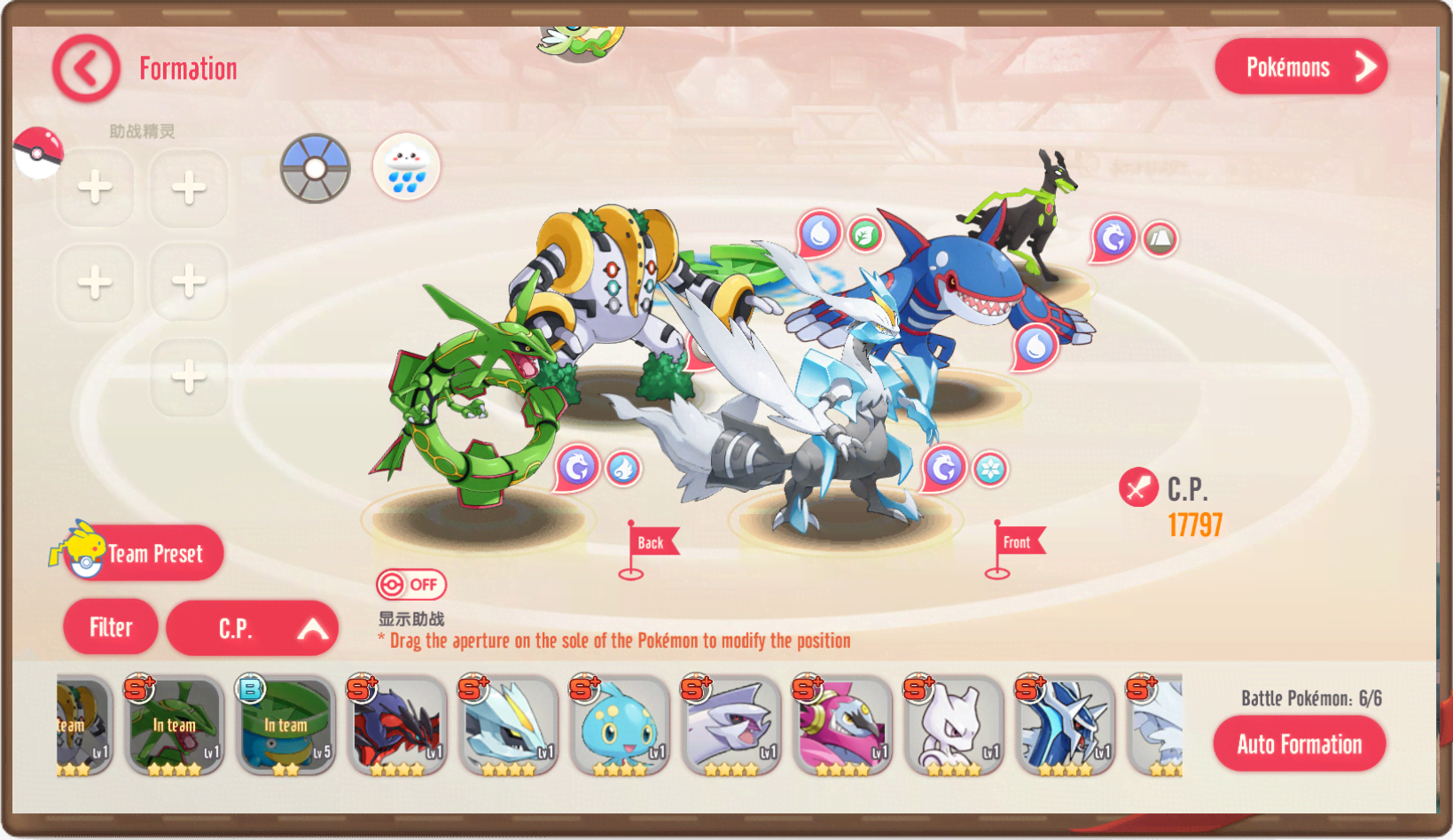The width and height of the screenshot is (1453, 840).
Task: Tap the Auto Formation button
Action: tap(1299, 744)
